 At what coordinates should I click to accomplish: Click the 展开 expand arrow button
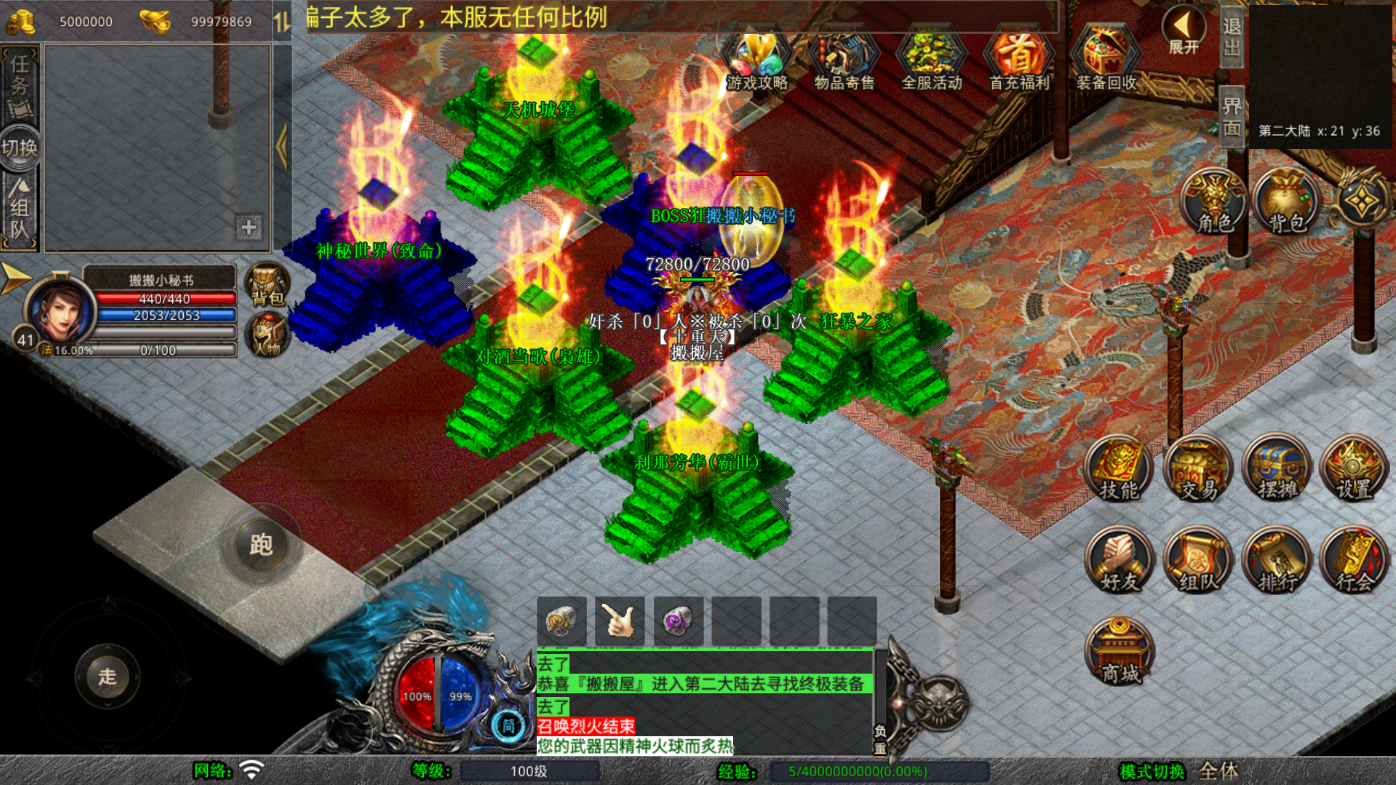click(x=1184, y=30)
